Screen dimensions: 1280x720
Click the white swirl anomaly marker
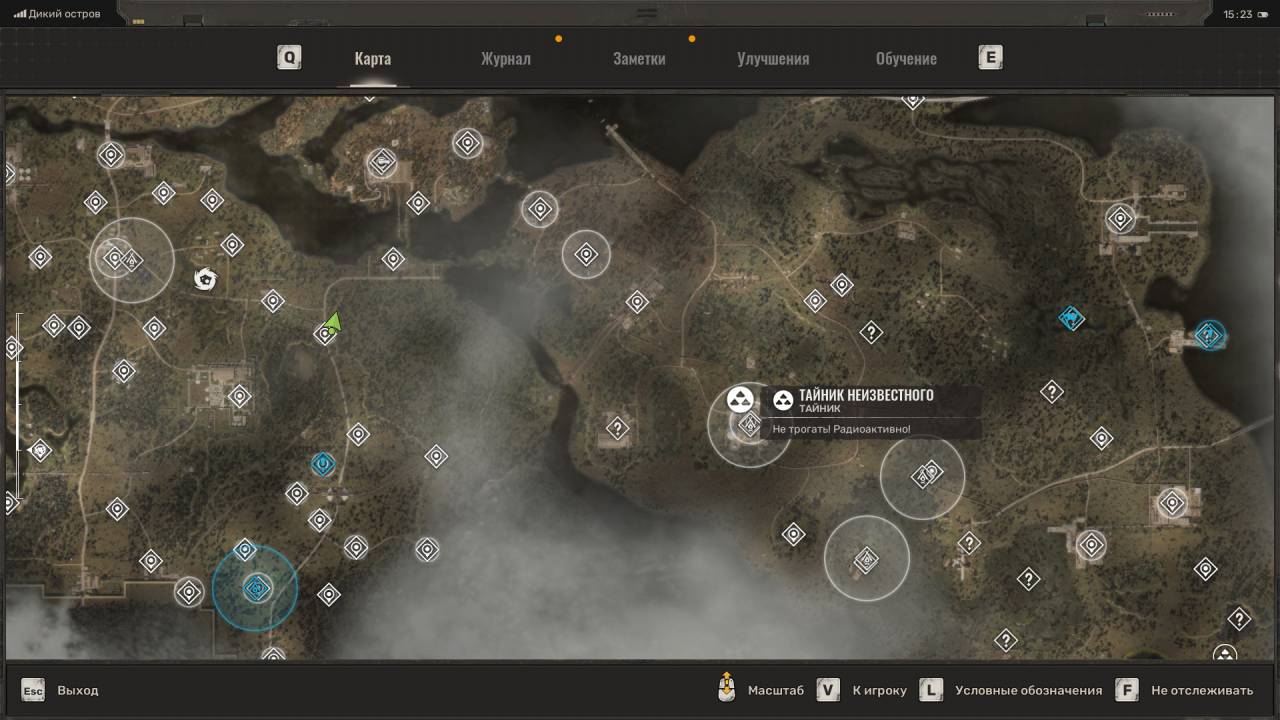(x=205, y=279)
